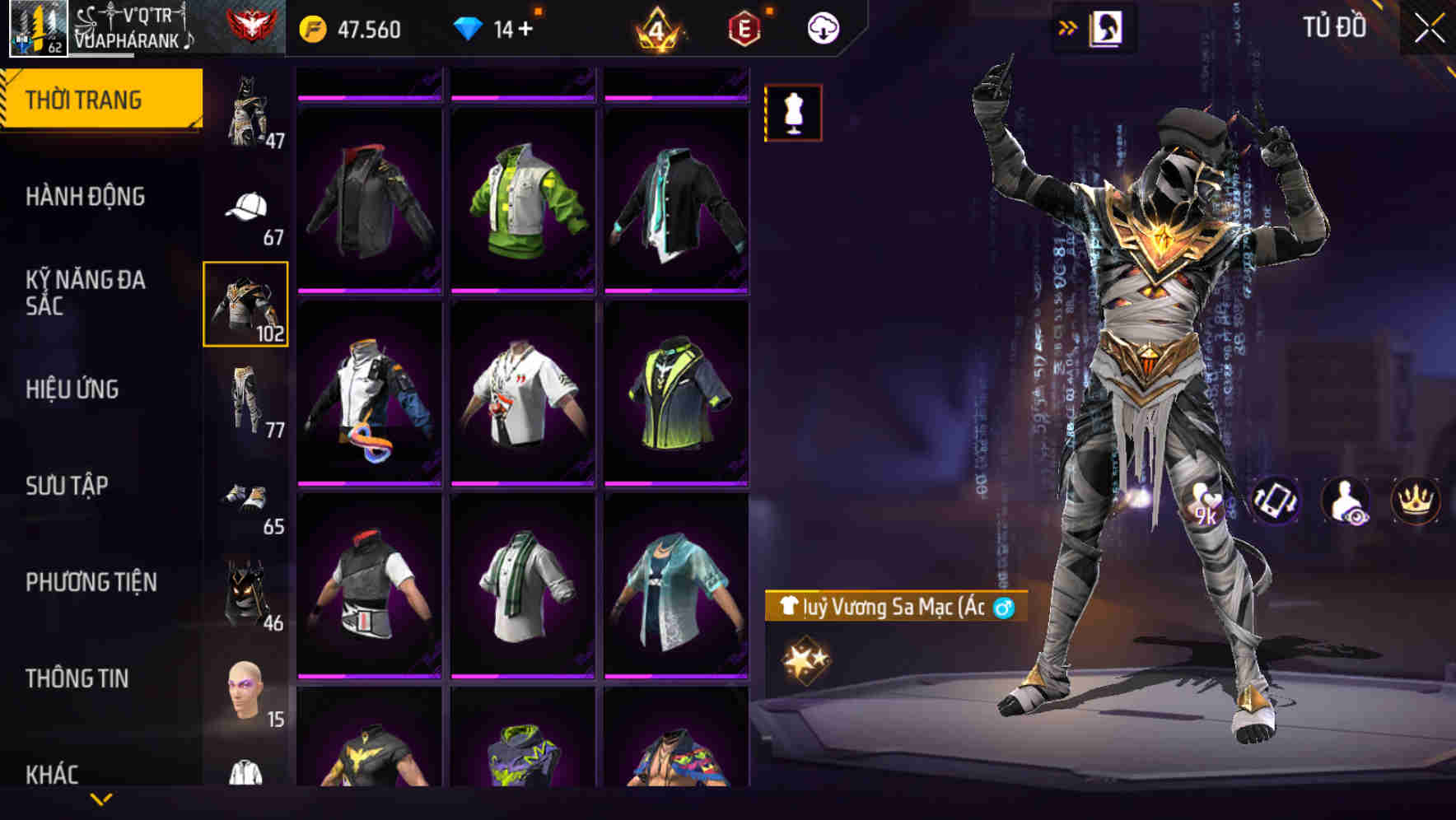Image resolution: width=1456 pixels, height=820 pixels.
Task: Select the pants category icon showing 77 items
Action: click(243, 398)
